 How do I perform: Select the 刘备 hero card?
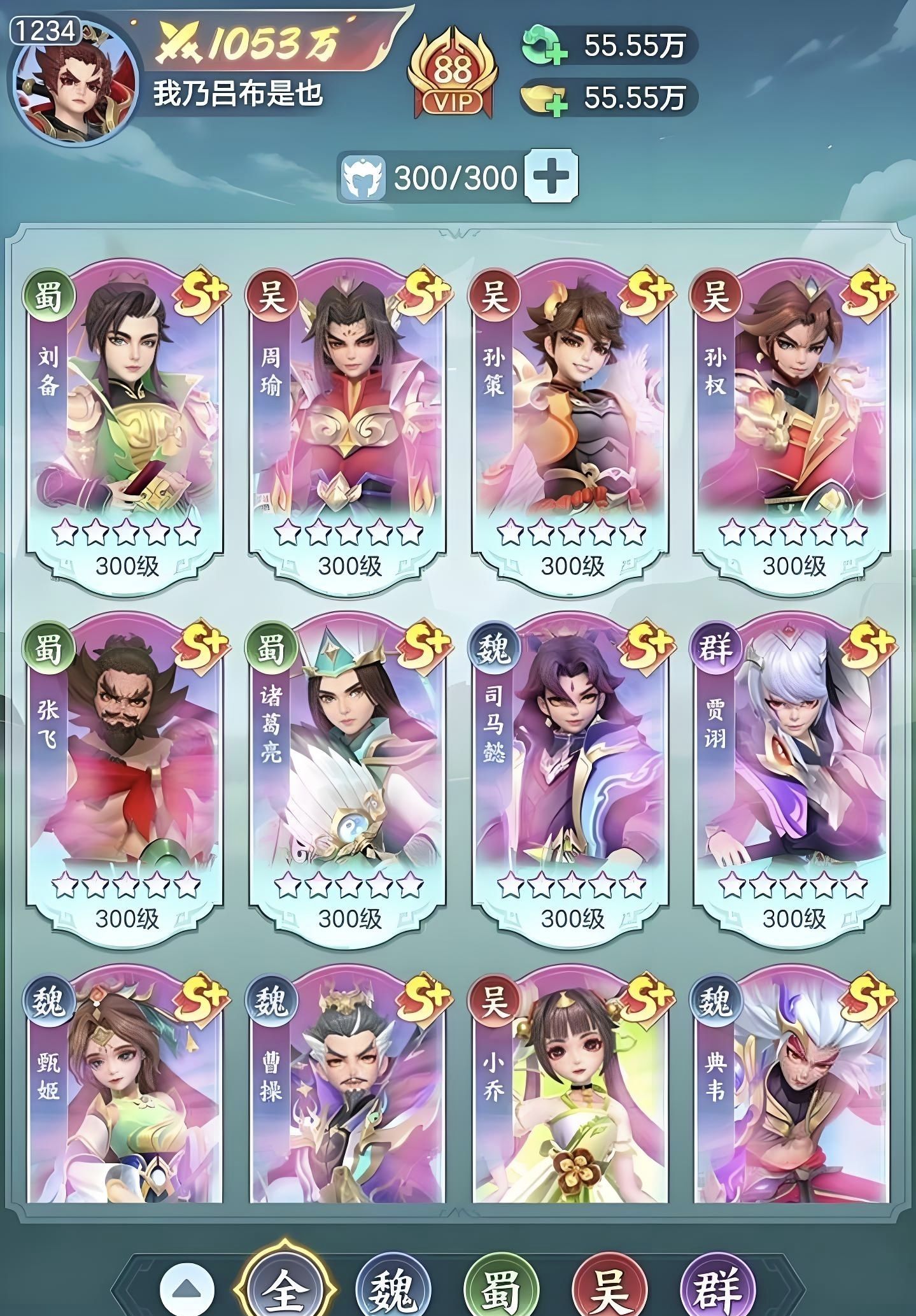[125, 427]
